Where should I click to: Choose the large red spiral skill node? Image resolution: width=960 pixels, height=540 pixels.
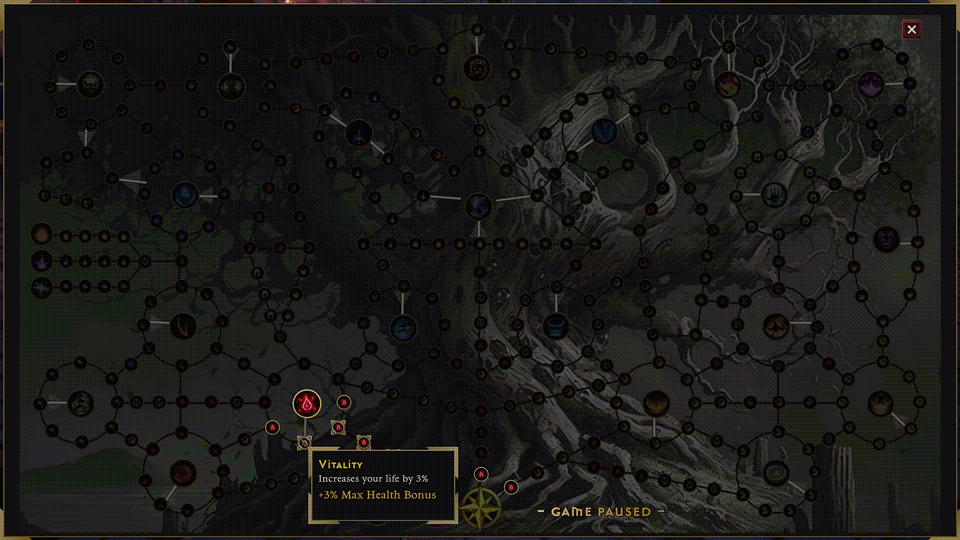[x=182, y=472]
